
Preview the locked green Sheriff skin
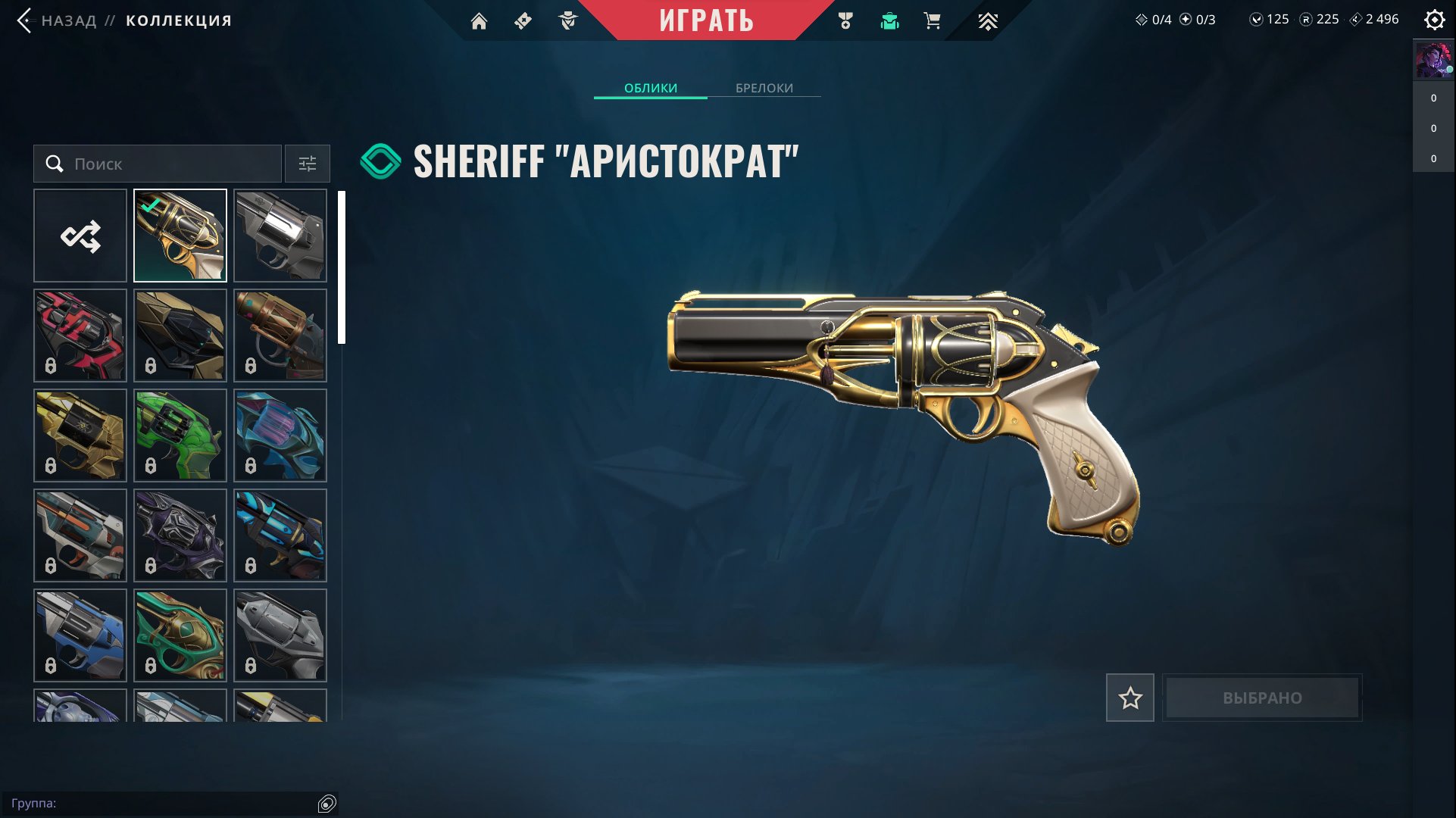(x=180, y=436)
